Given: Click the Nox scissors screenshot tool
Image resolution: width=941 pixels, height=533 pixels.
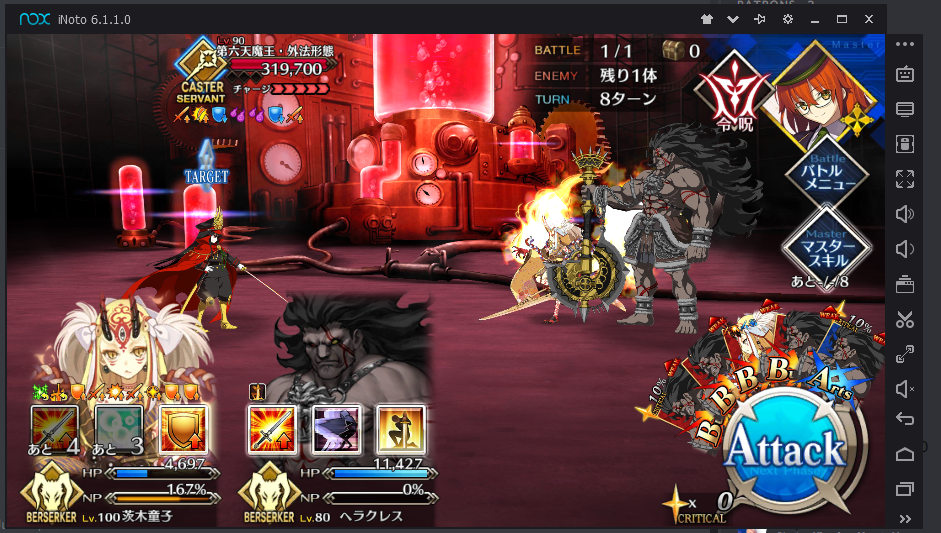Looking at the screenshot, I should coord(905,319).
